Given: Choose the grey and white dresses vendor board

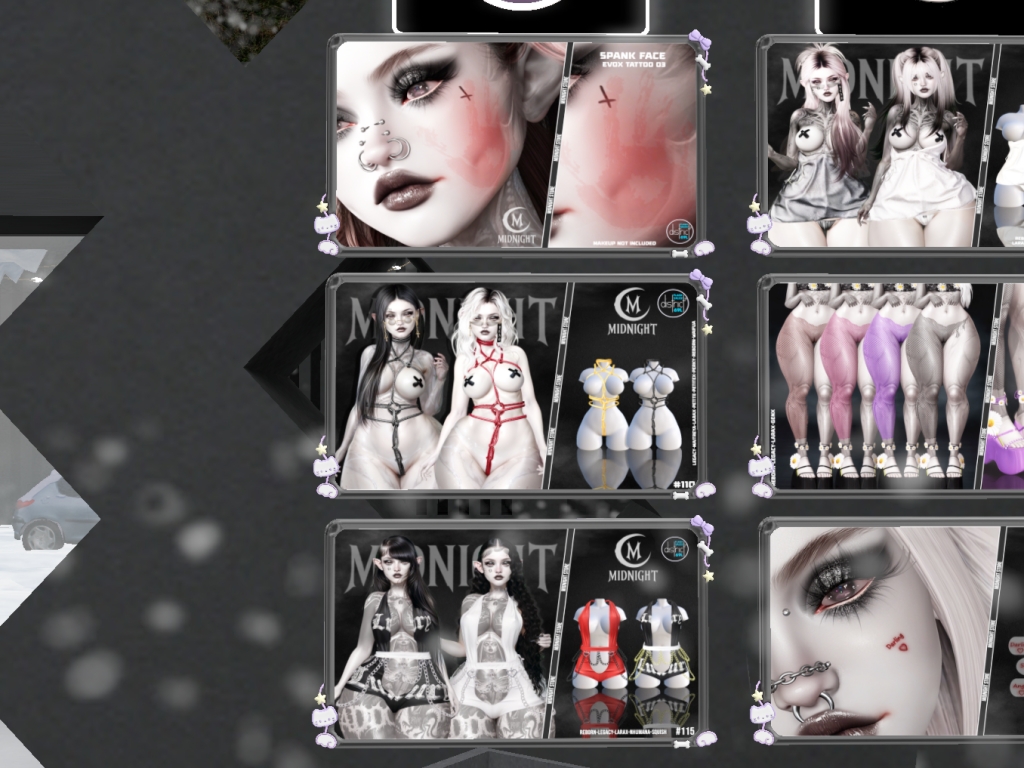Looking at the screenshot, I should 890,145.
